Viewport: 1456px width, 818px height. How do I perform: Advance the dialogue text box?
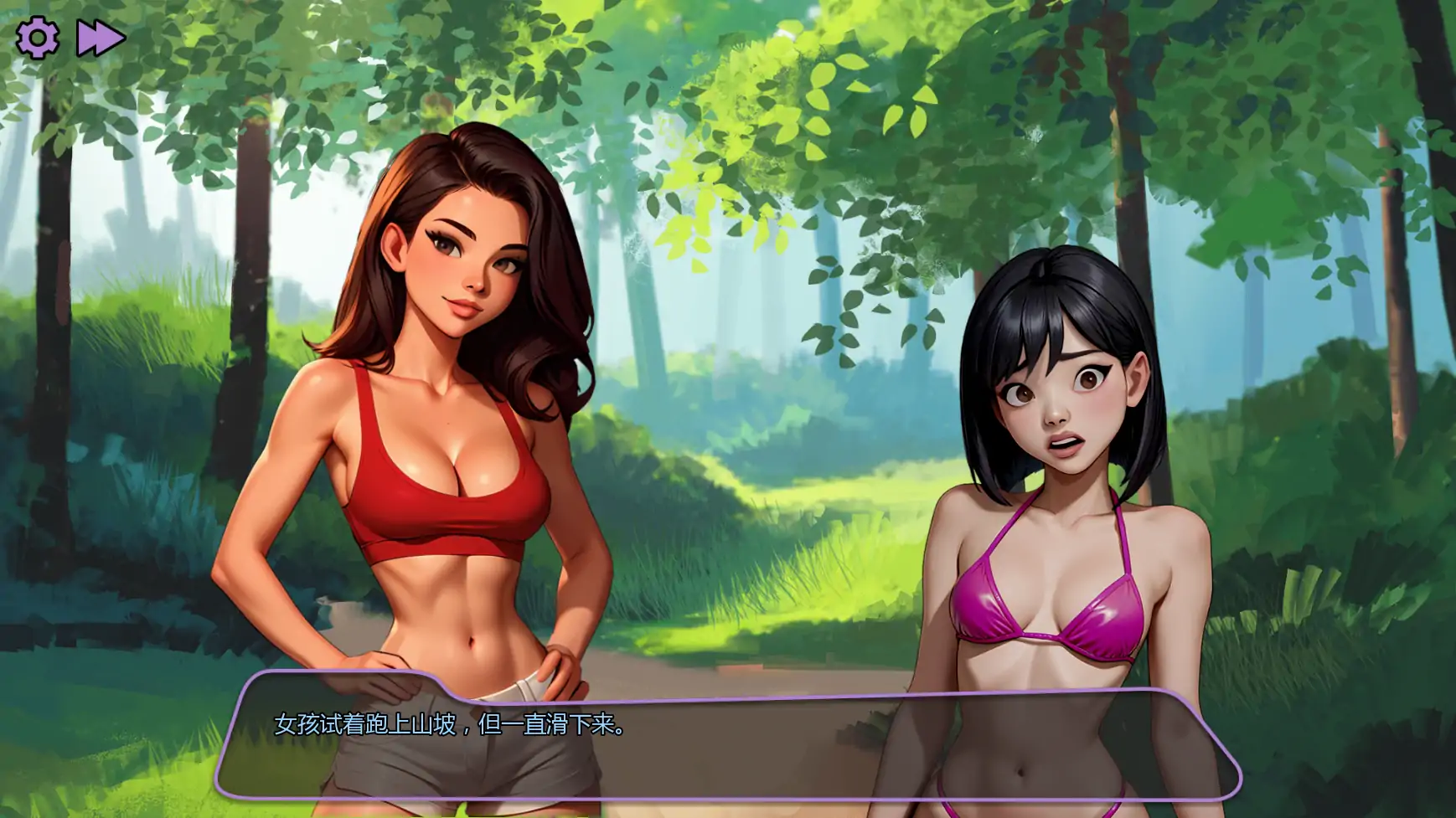point(727,737)
